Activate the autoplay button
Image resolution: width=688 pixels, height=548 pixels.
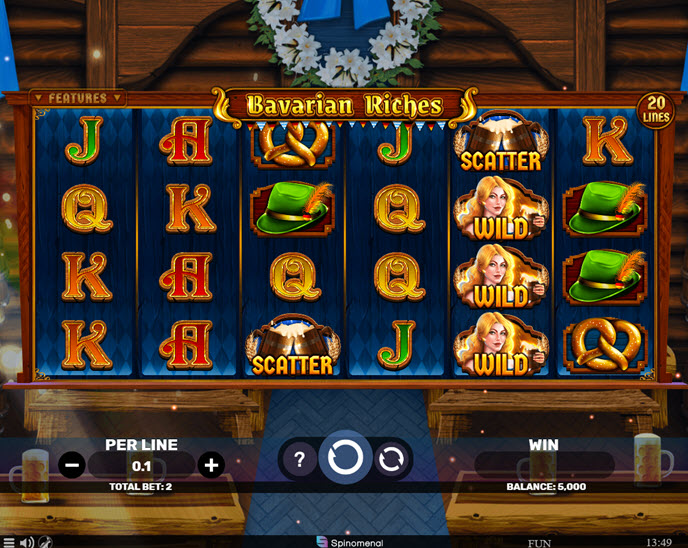(391, 460)
